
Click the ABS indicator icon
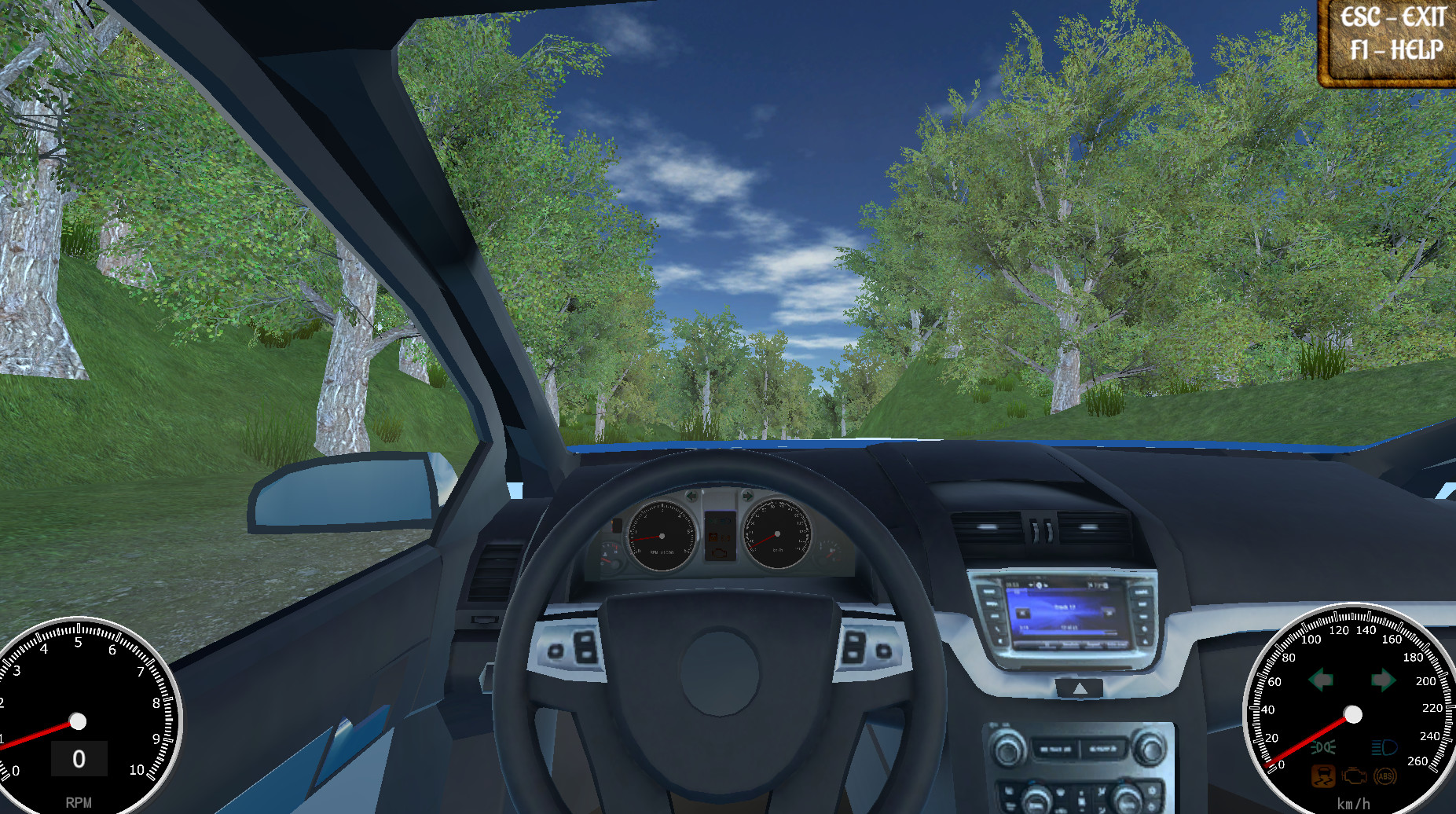point(1384,776)
